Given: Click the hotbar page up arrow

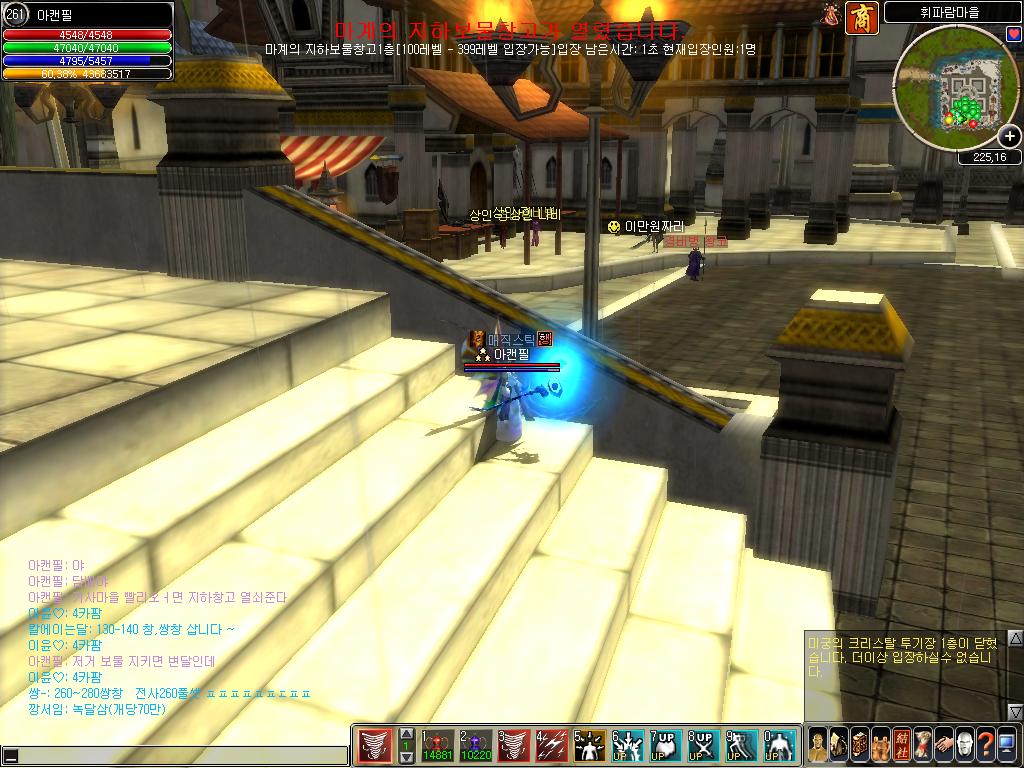Looking at the screenshot, I should pos(406,732).
